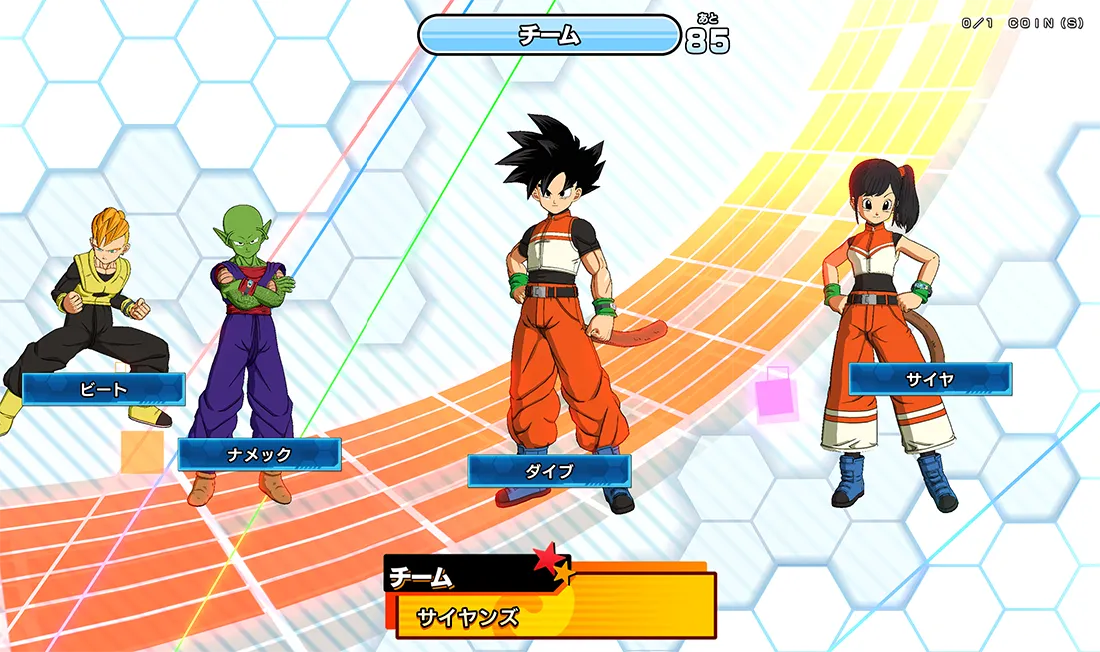Pick the ダイブ character label
The height and width of the screenshot is (652, 1100).
tap(549, 471)
